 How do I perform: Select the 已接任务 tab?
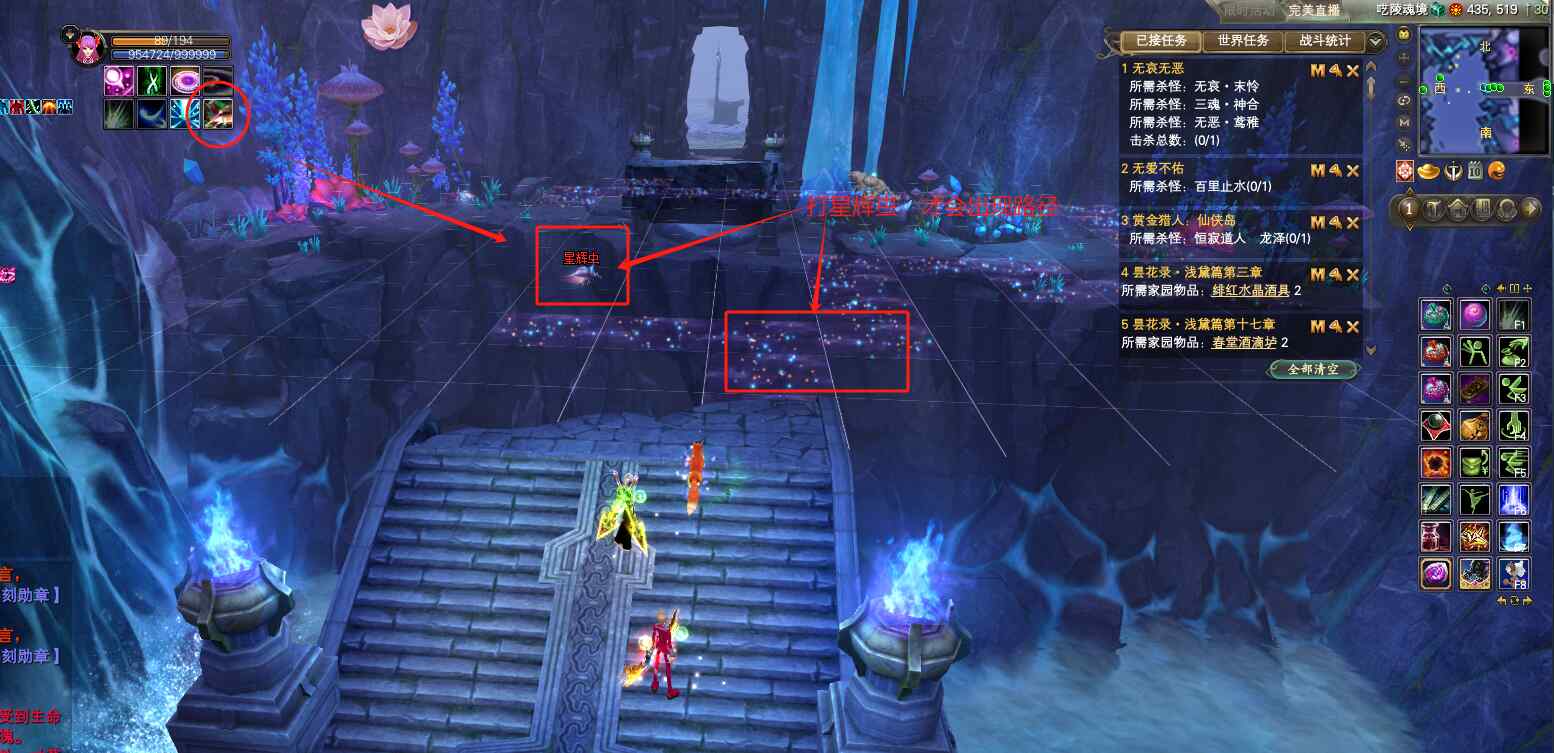tap(1161, 41)
